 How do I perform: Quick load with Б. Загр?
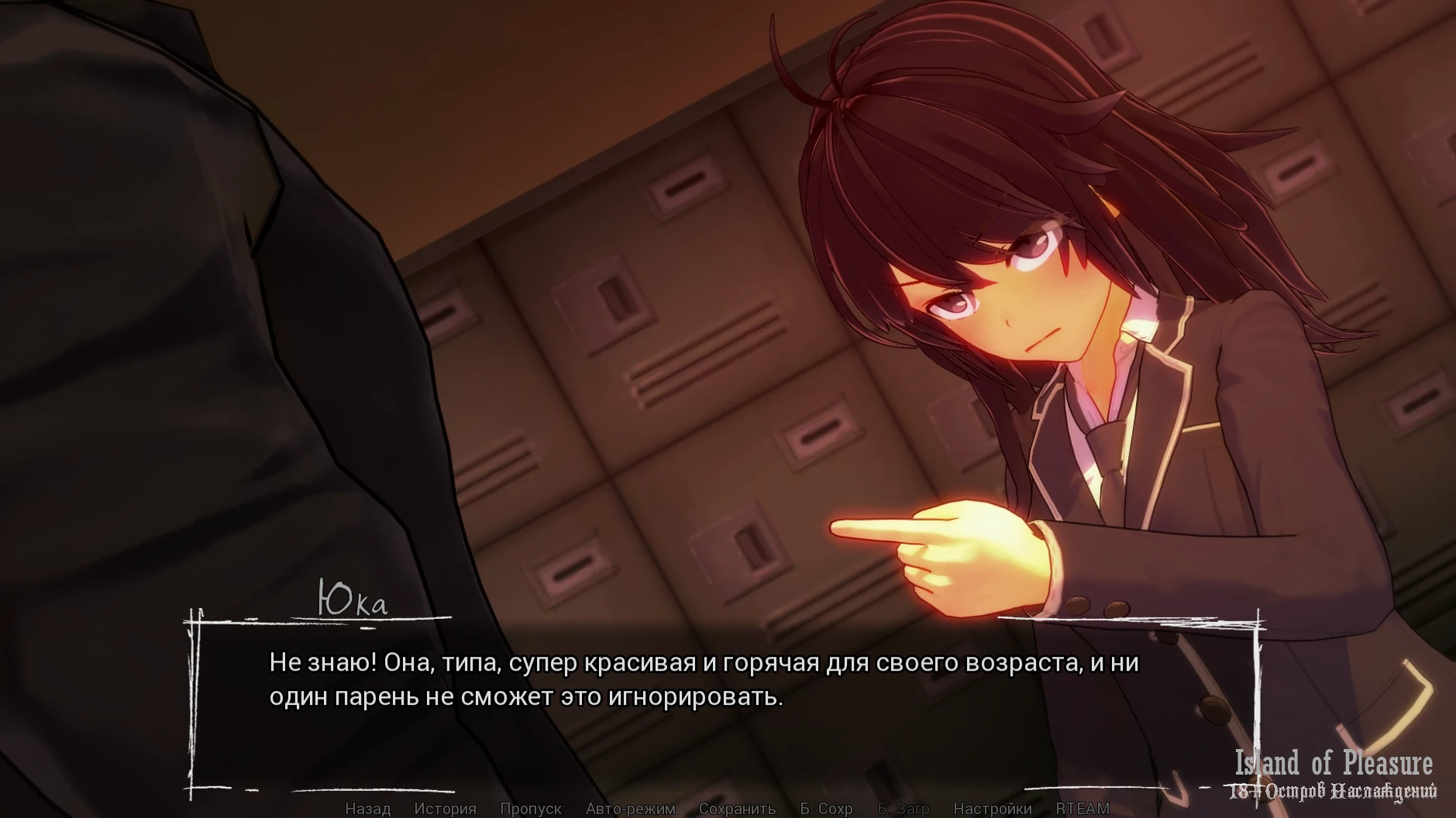pos(903,809)
